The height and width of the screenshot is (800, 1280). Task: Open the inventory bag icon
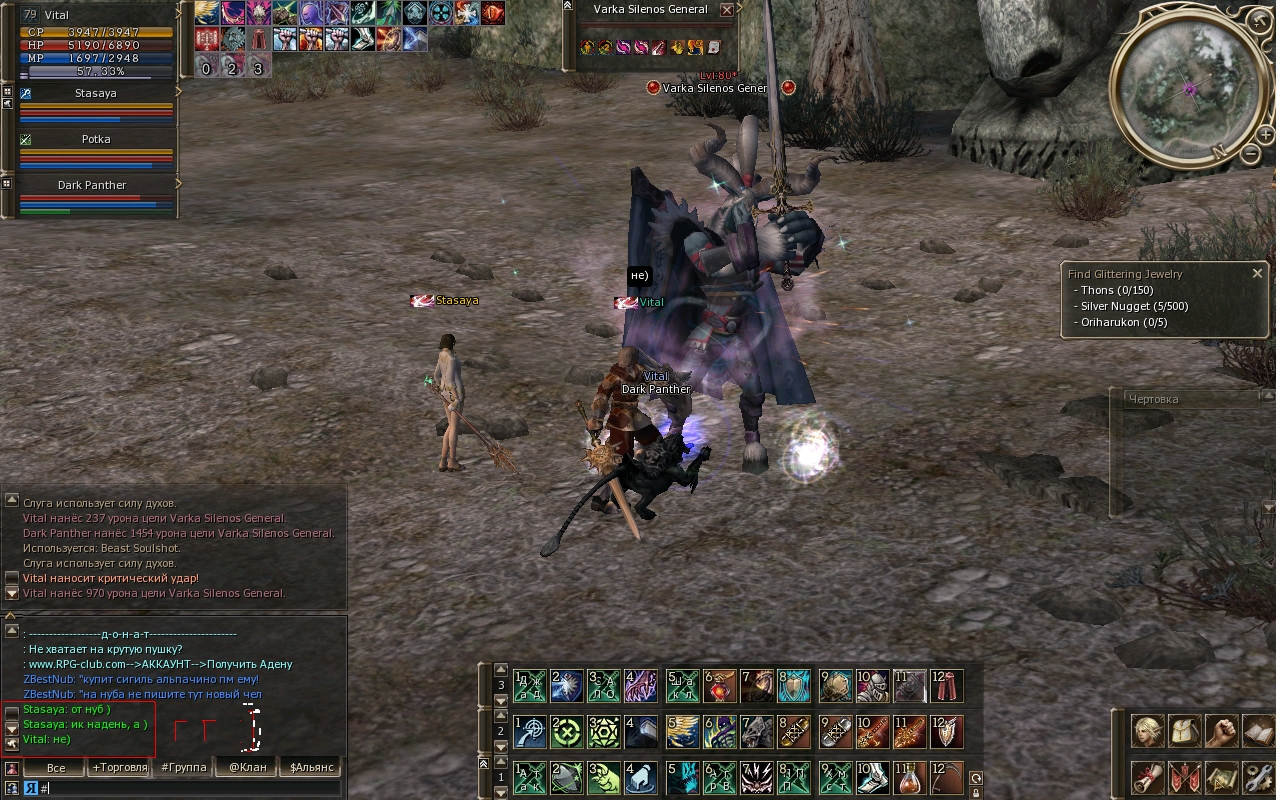1185,731
